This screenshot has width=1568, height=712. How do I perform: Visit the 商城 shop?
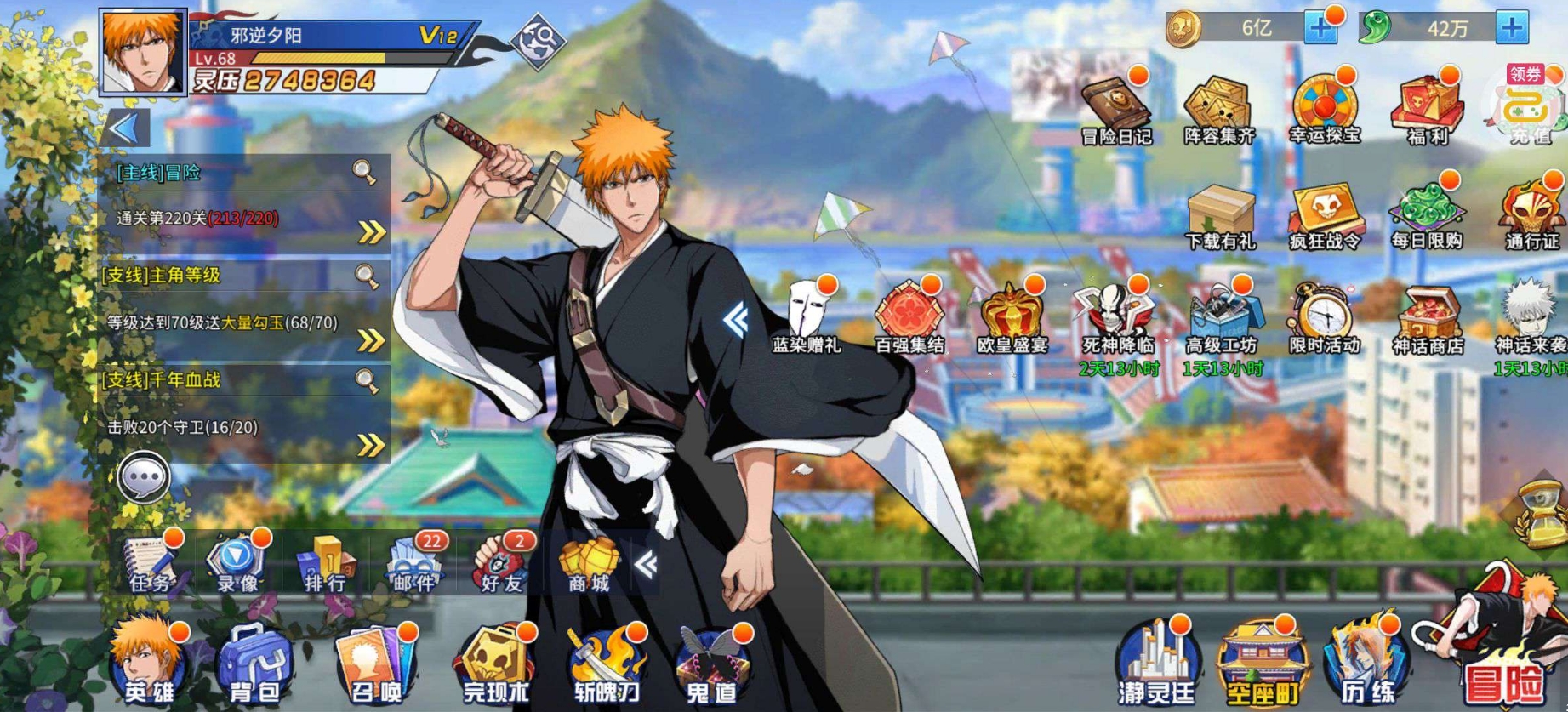(x=589, y=563)
